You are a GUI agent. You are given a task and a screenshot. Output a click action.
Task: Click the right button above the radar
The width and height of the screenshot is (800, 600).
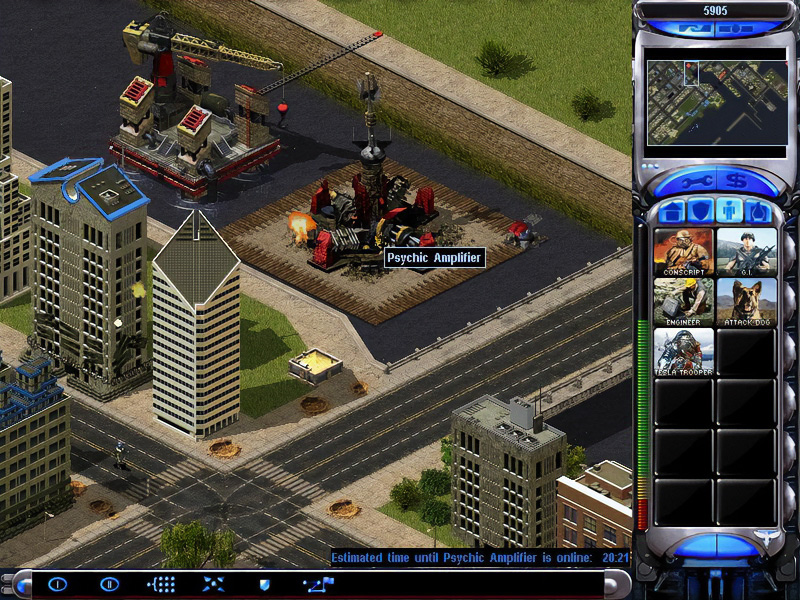(x=735, y=30)
